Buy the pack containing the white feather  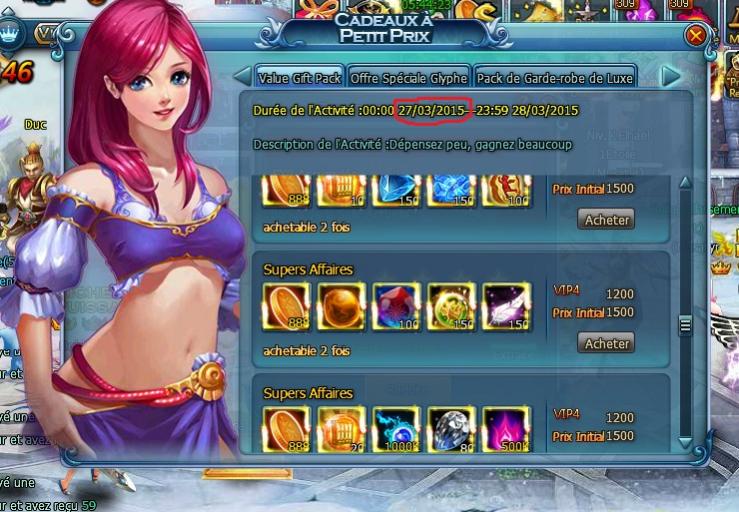click(x=605, y=343)
